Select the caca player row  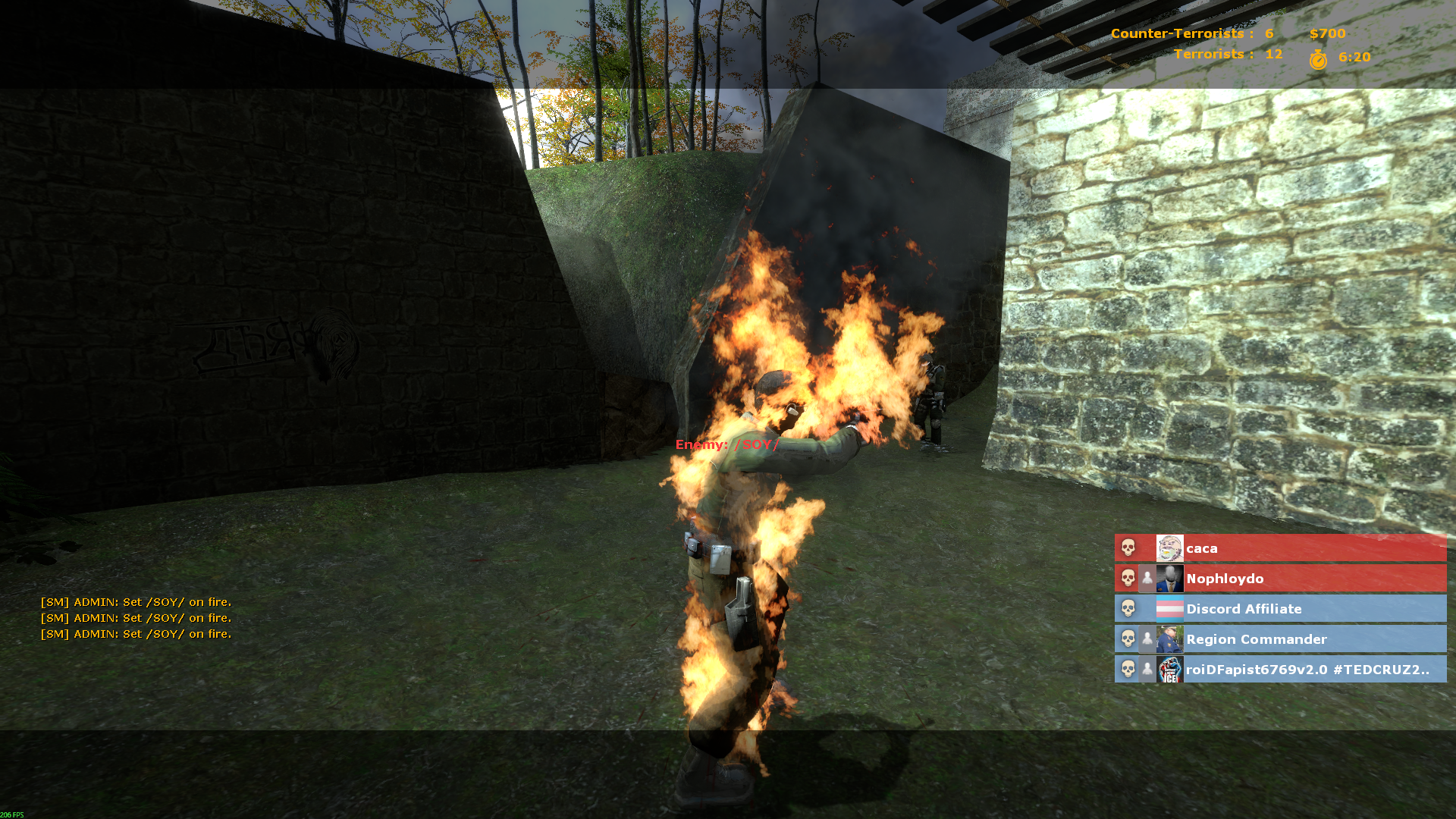pos(1280,548)
